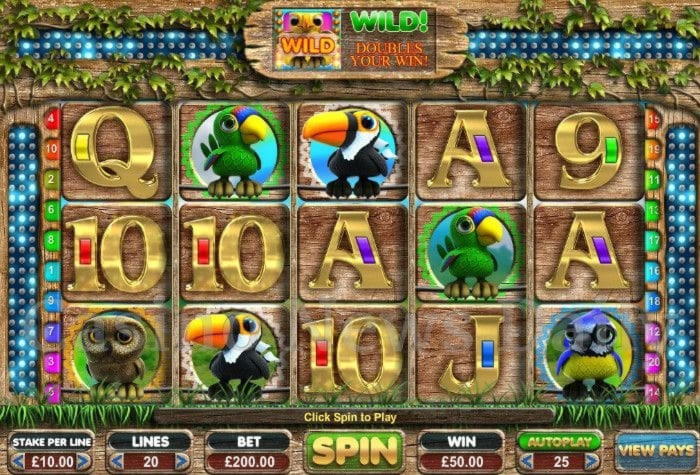Decrease the stake per line

pyautogui.click(x=16, y=461)
